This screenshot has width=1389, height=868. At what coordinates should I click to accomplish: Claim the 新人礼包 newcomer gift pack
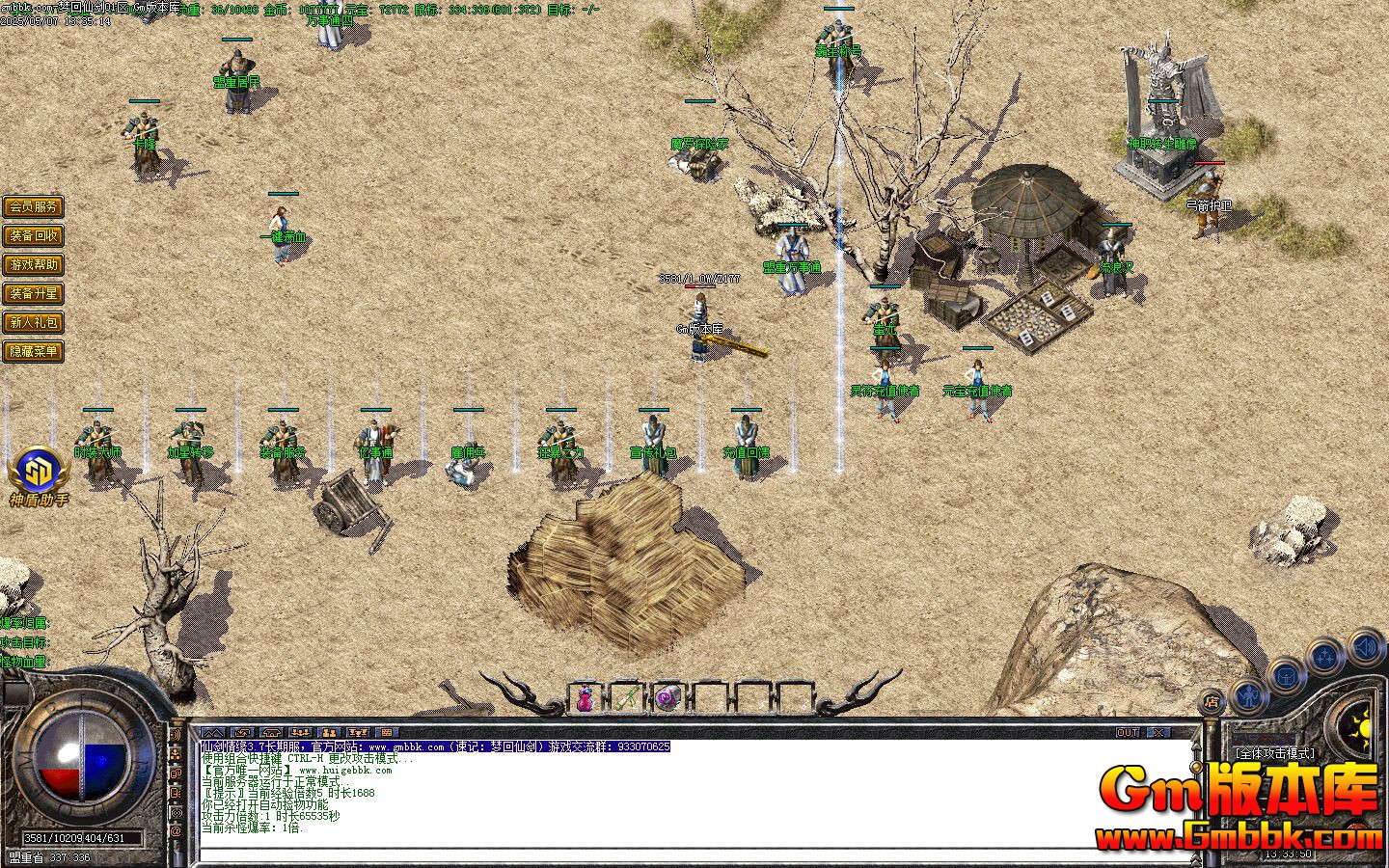click(x=34, y=322)
